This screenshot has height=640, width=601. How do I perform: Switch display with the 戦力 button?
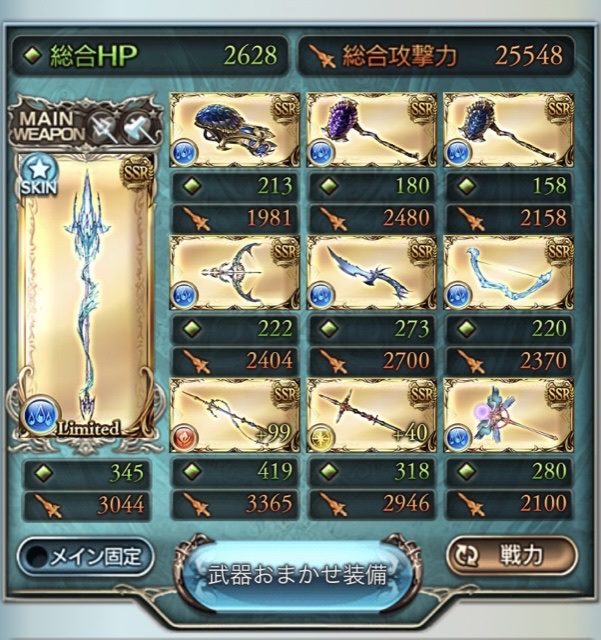coord(511,556)
